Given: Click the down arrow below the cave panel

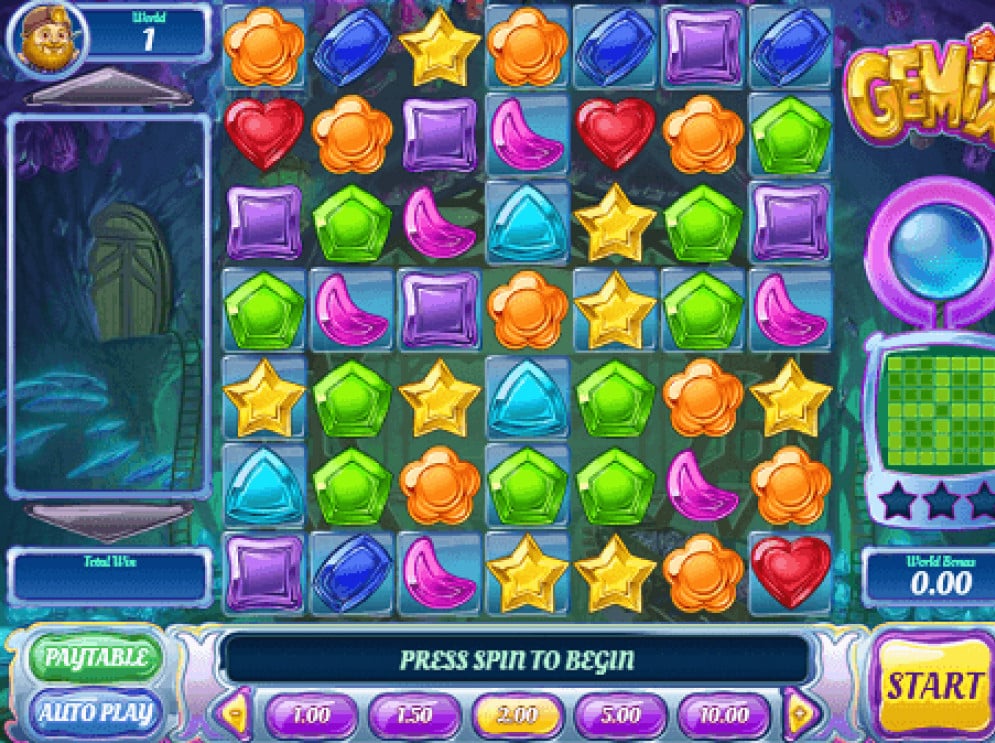Looking at the screenshot, I should coord(109,521).
